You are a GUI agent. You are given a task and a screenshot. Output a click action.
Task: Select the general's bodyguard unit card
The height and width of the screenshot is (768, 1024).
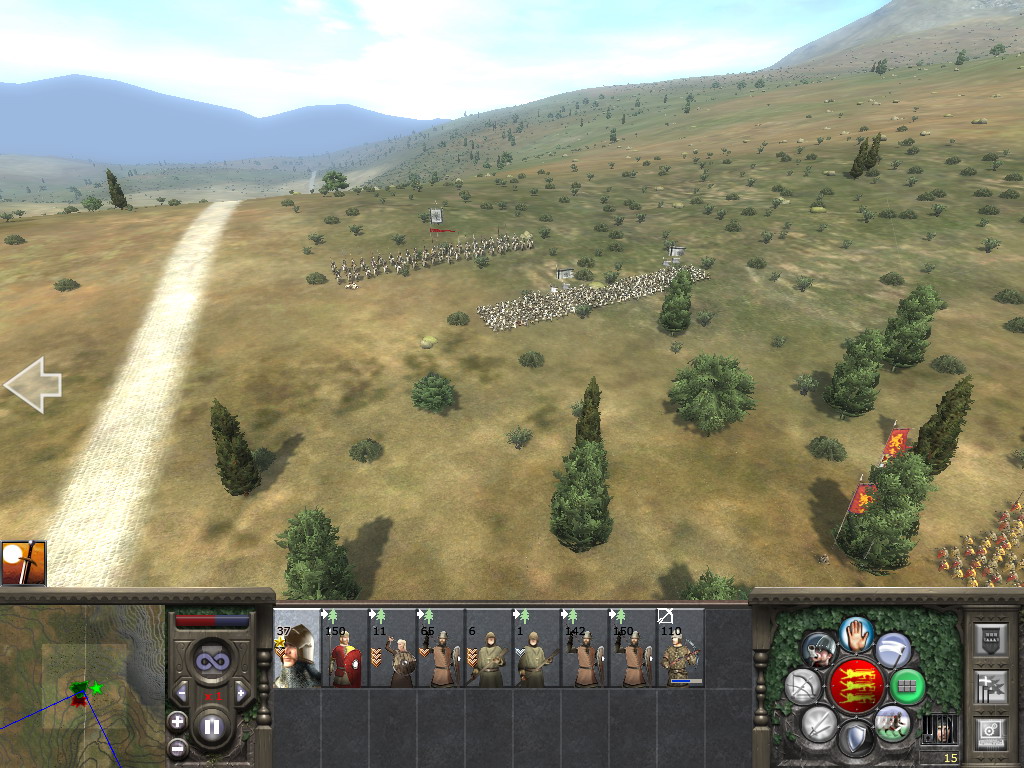[297, 648]
